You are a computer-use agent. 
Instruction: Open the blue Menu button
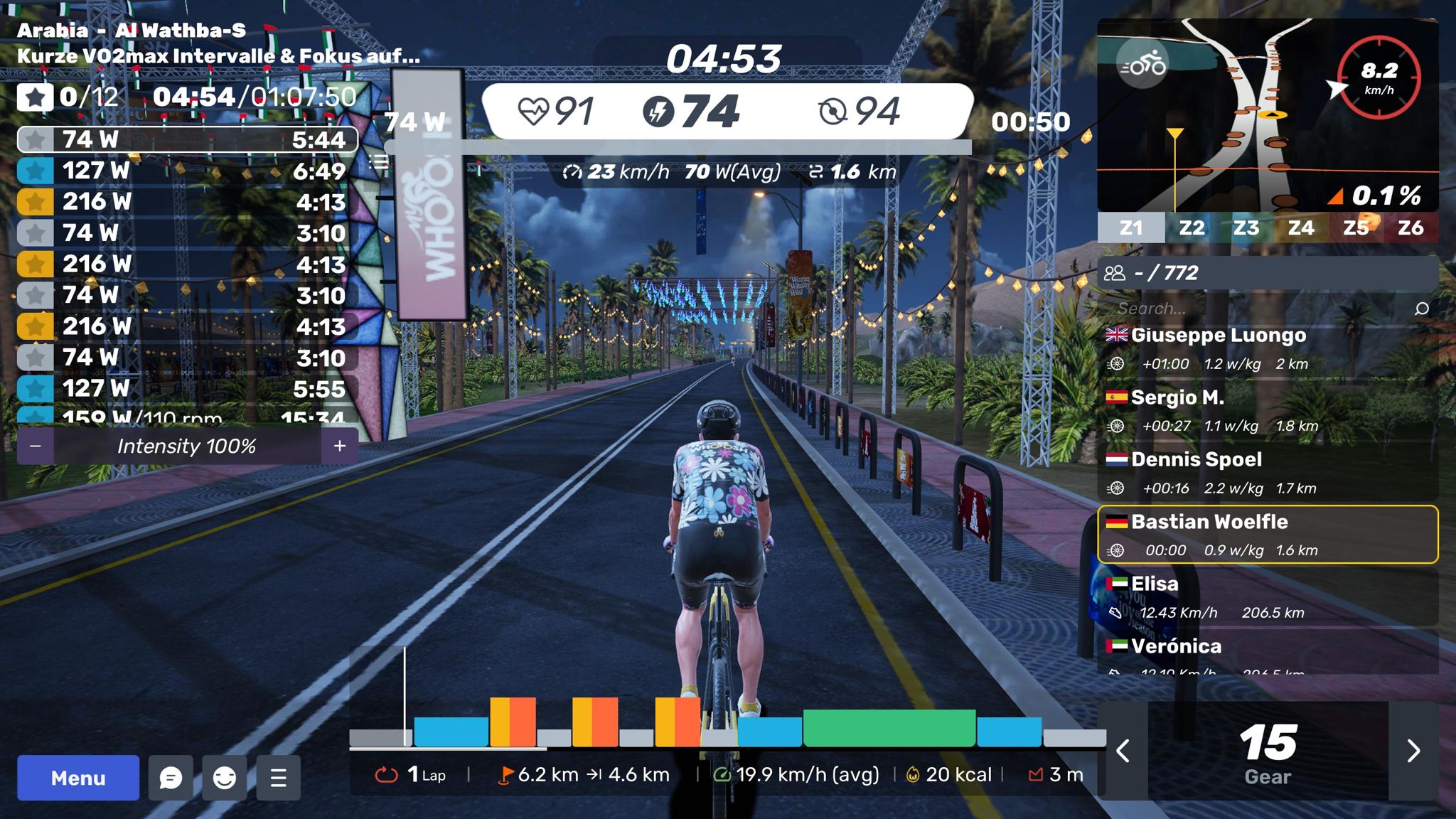[x=78, y=778]
